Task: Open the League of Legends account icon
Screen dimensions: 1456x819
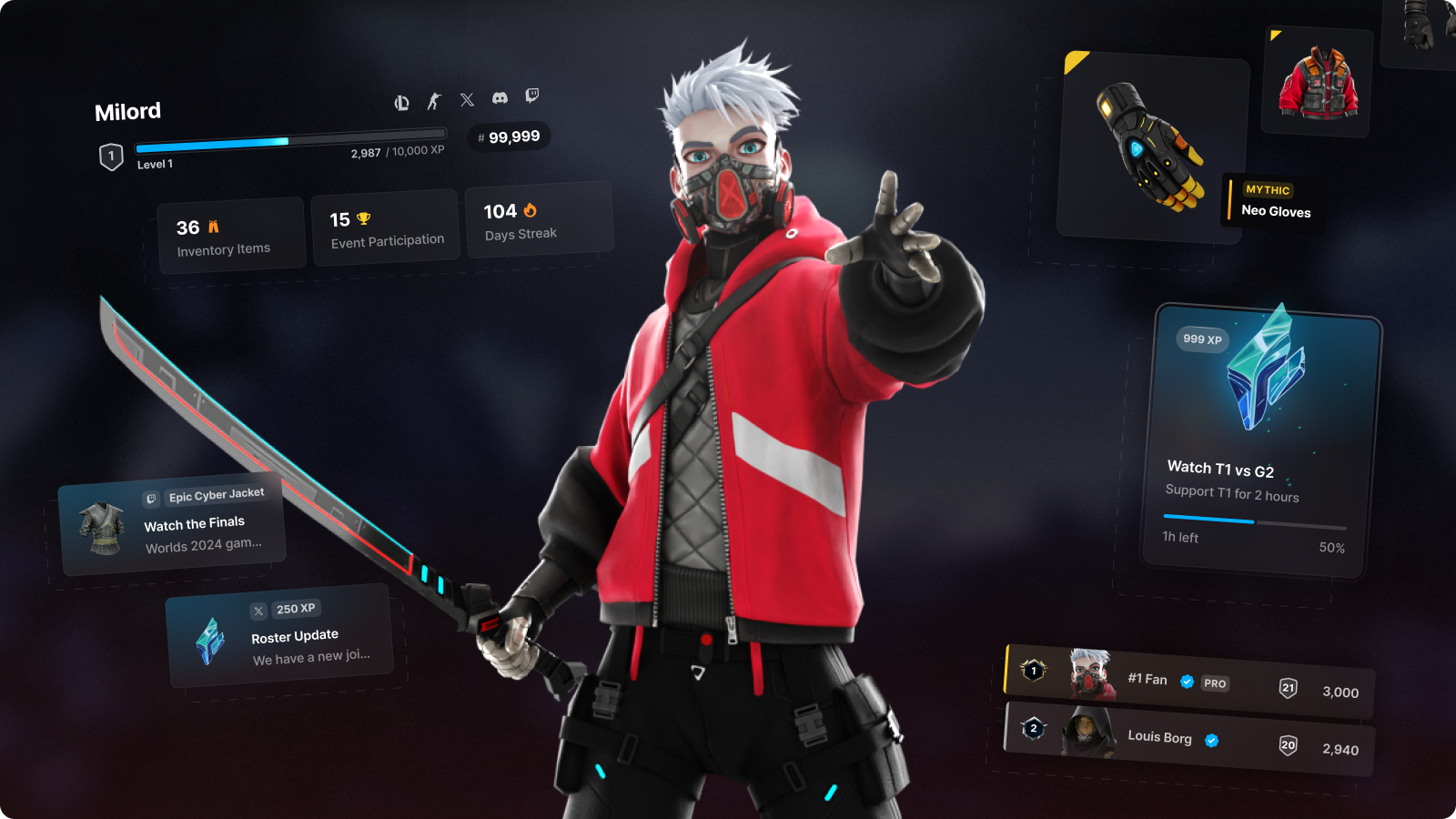Action: click(x=401, y=103)
